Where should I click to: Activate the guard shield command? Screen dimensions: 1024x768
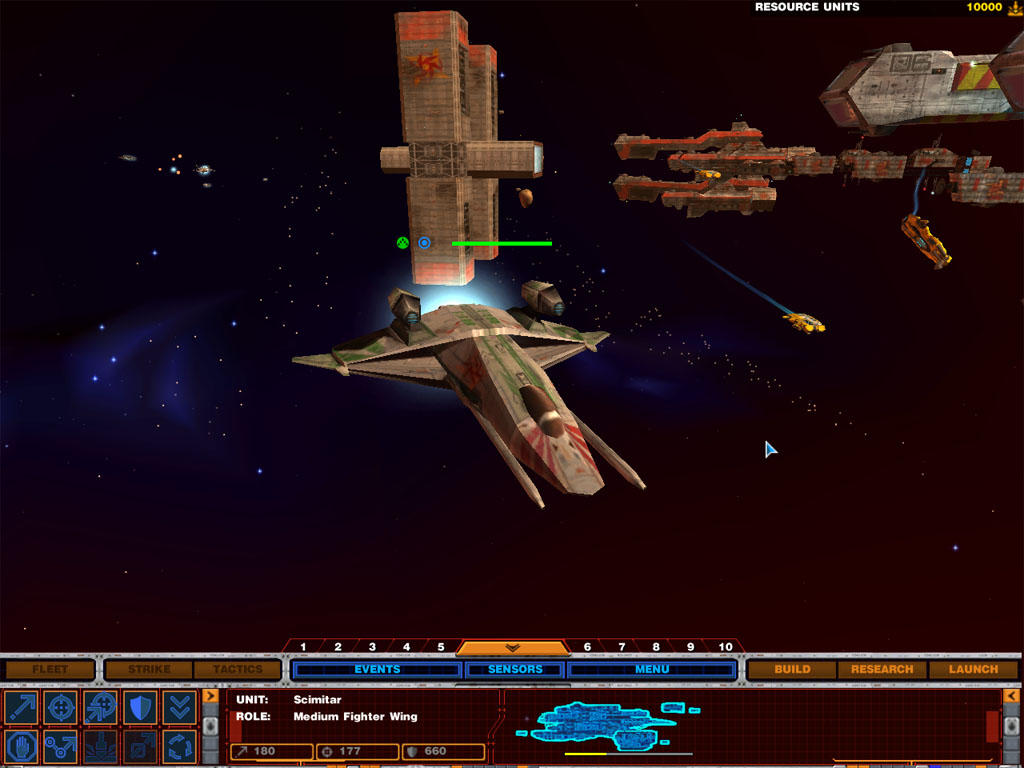pyautogui.click(x=139, y=707)
